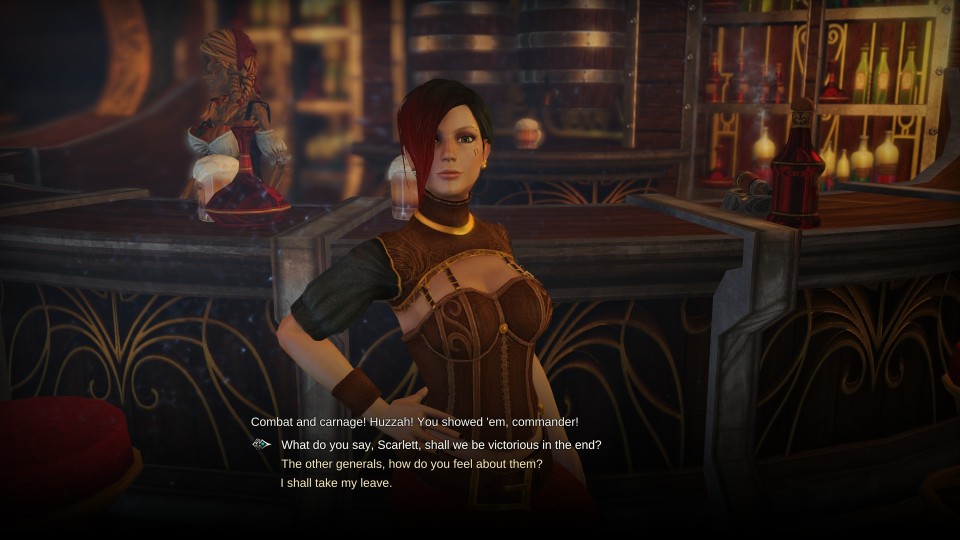Ask Scarlett if we shall be victorious
Screen dimensions: 960x540
(441, 445)
